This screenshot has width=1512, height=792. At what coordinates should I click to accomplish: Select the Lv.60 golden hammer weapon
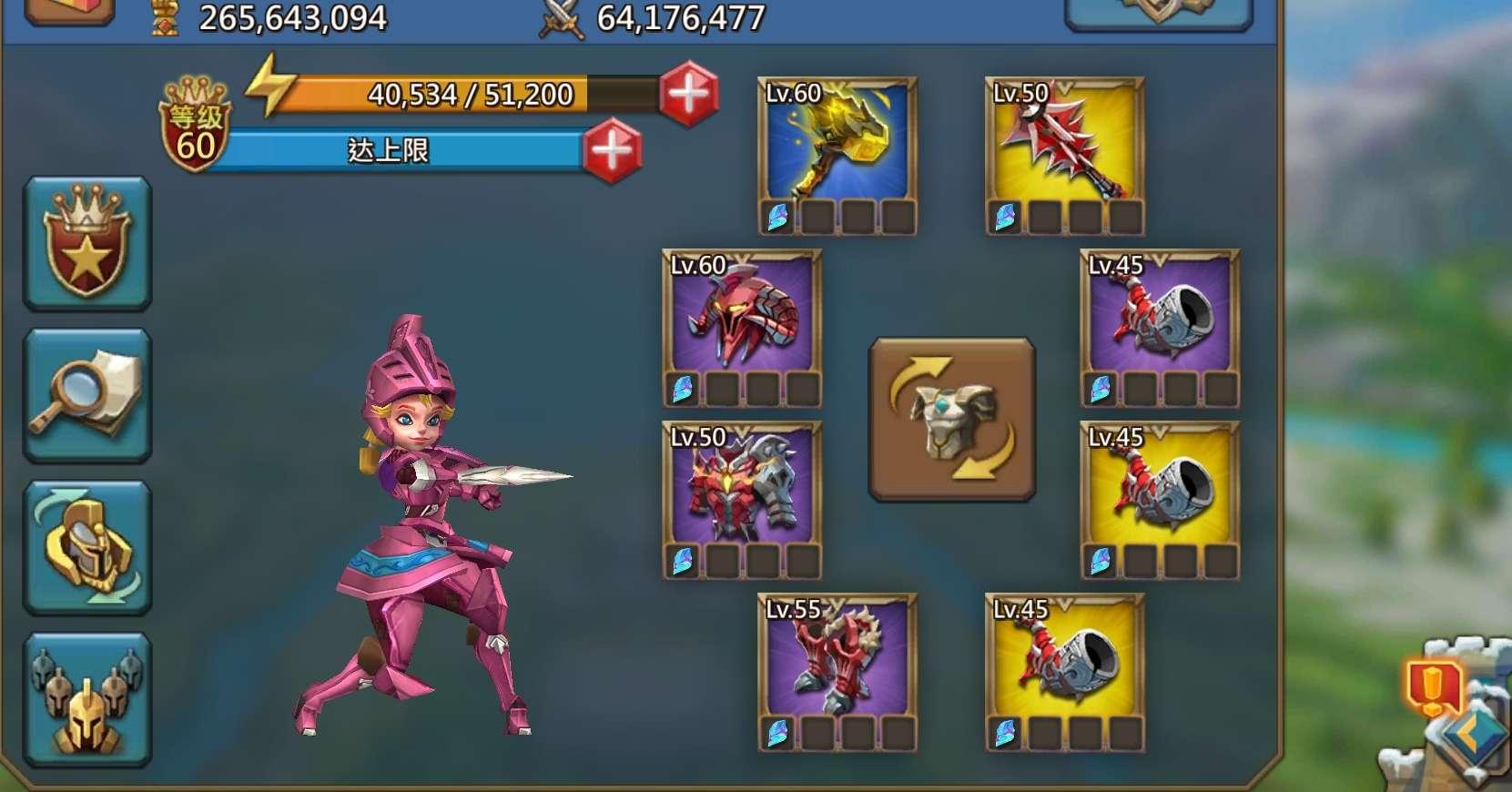(x=838, y=150)
